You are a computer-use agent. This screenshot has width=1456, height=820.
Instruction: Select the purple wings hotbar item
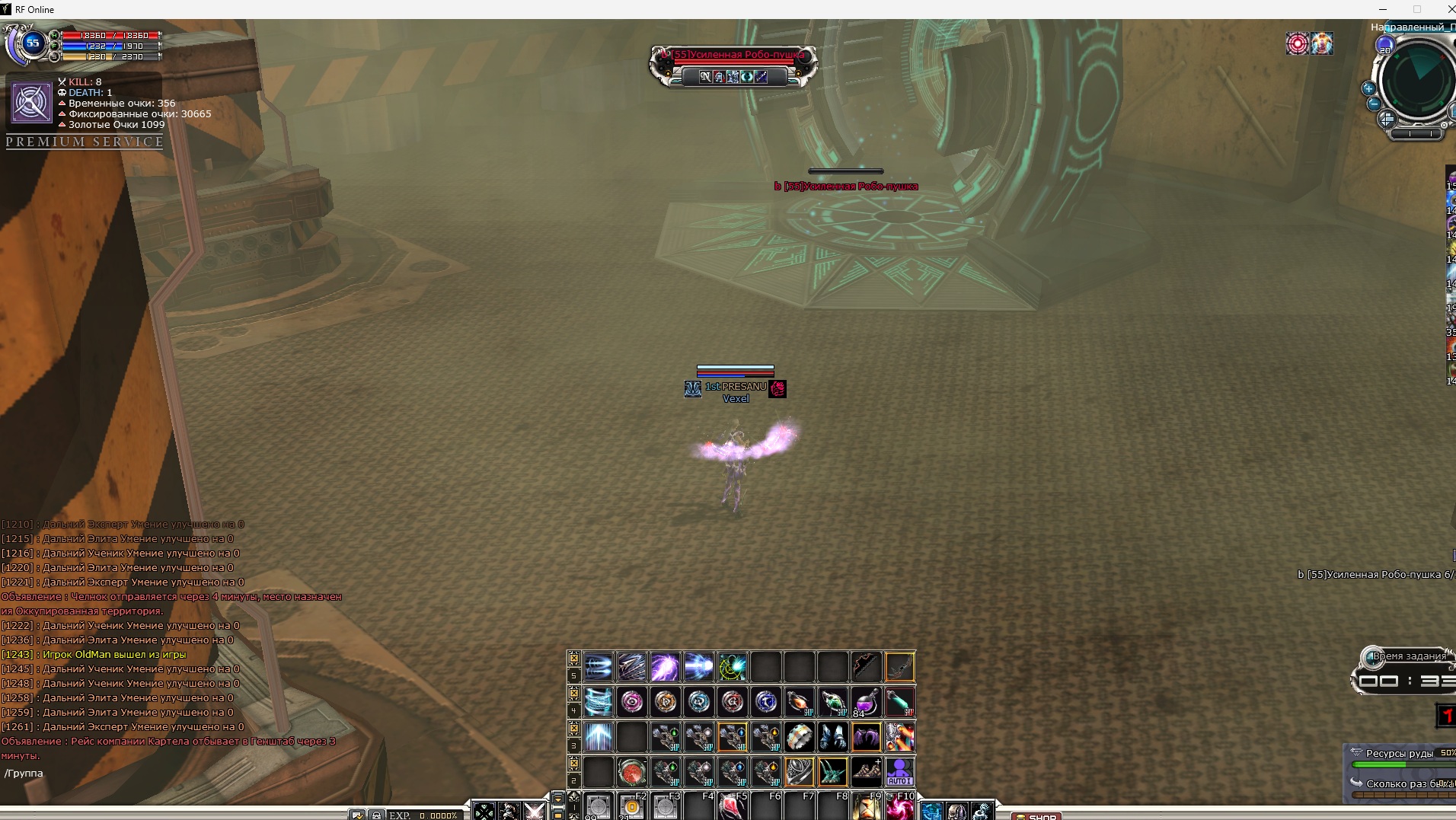tap(866, 737)
